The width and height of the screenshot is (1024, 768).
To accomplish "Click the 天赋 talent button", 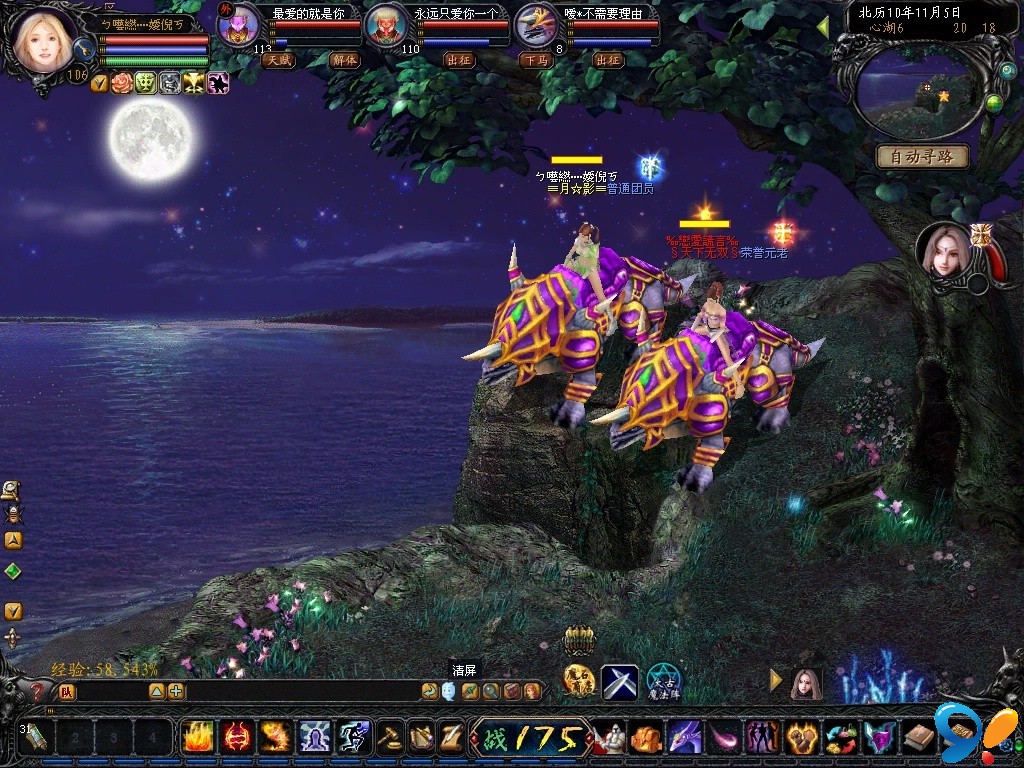I will 278,60.
